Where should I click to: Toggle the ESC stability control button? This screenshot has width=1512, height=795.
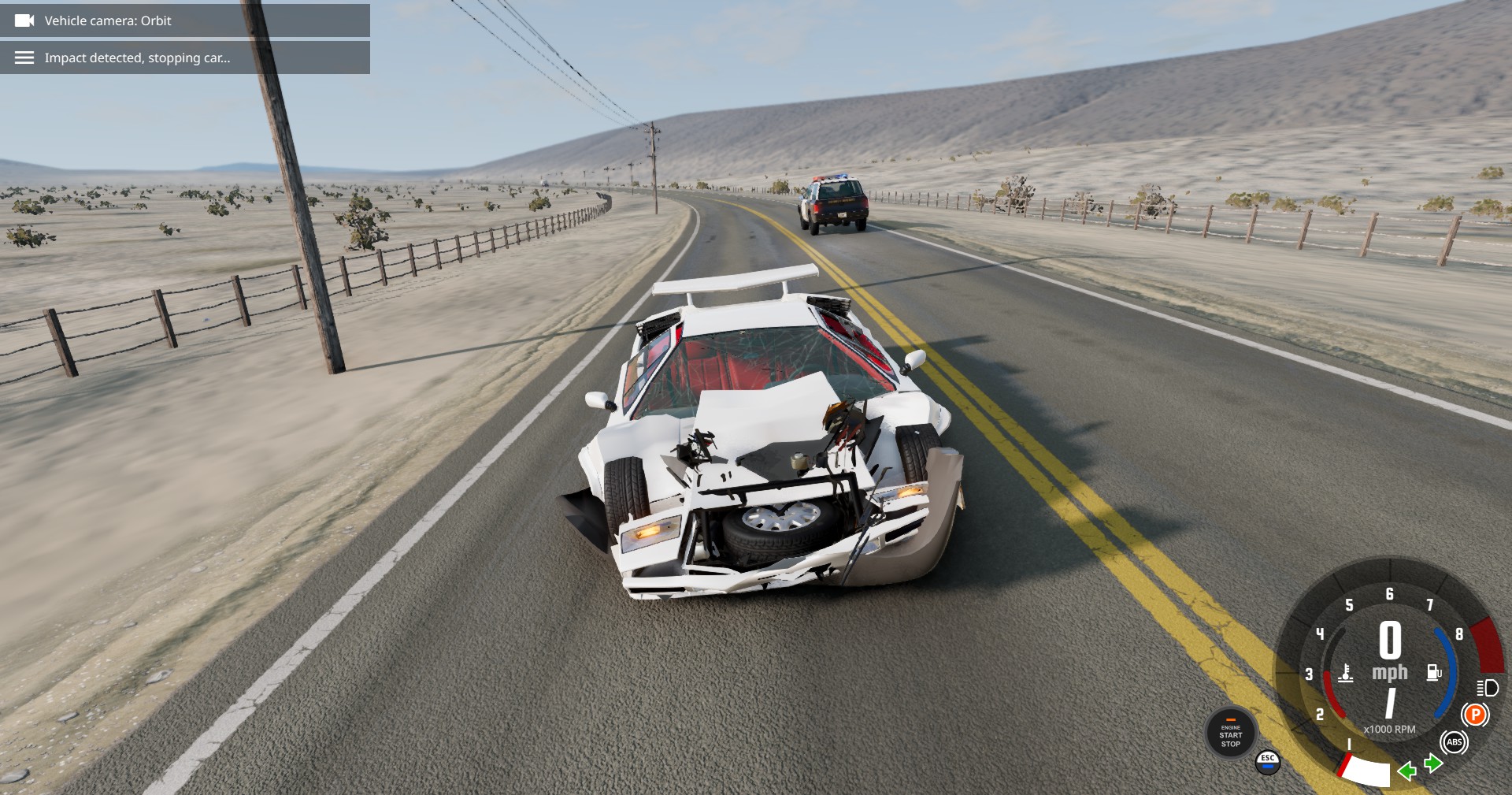pyautogui.click(x=1267, y=761)
